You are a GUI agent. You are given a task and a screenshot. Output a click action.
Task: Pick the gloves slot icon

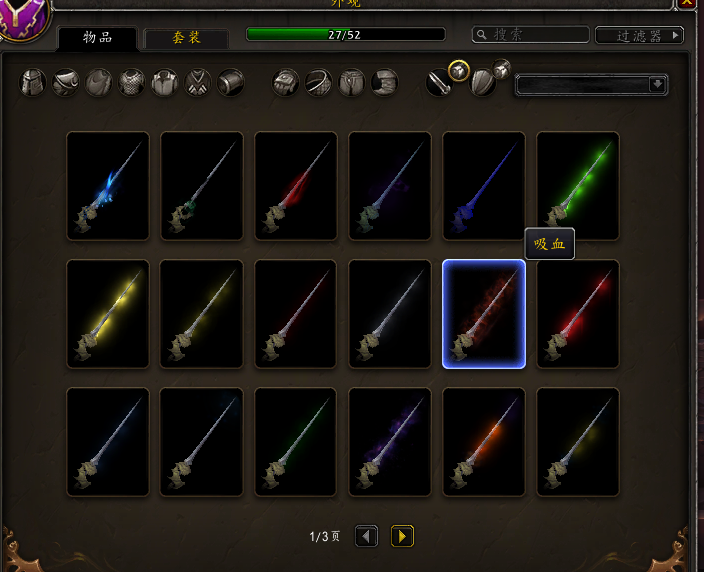[286, 82]
